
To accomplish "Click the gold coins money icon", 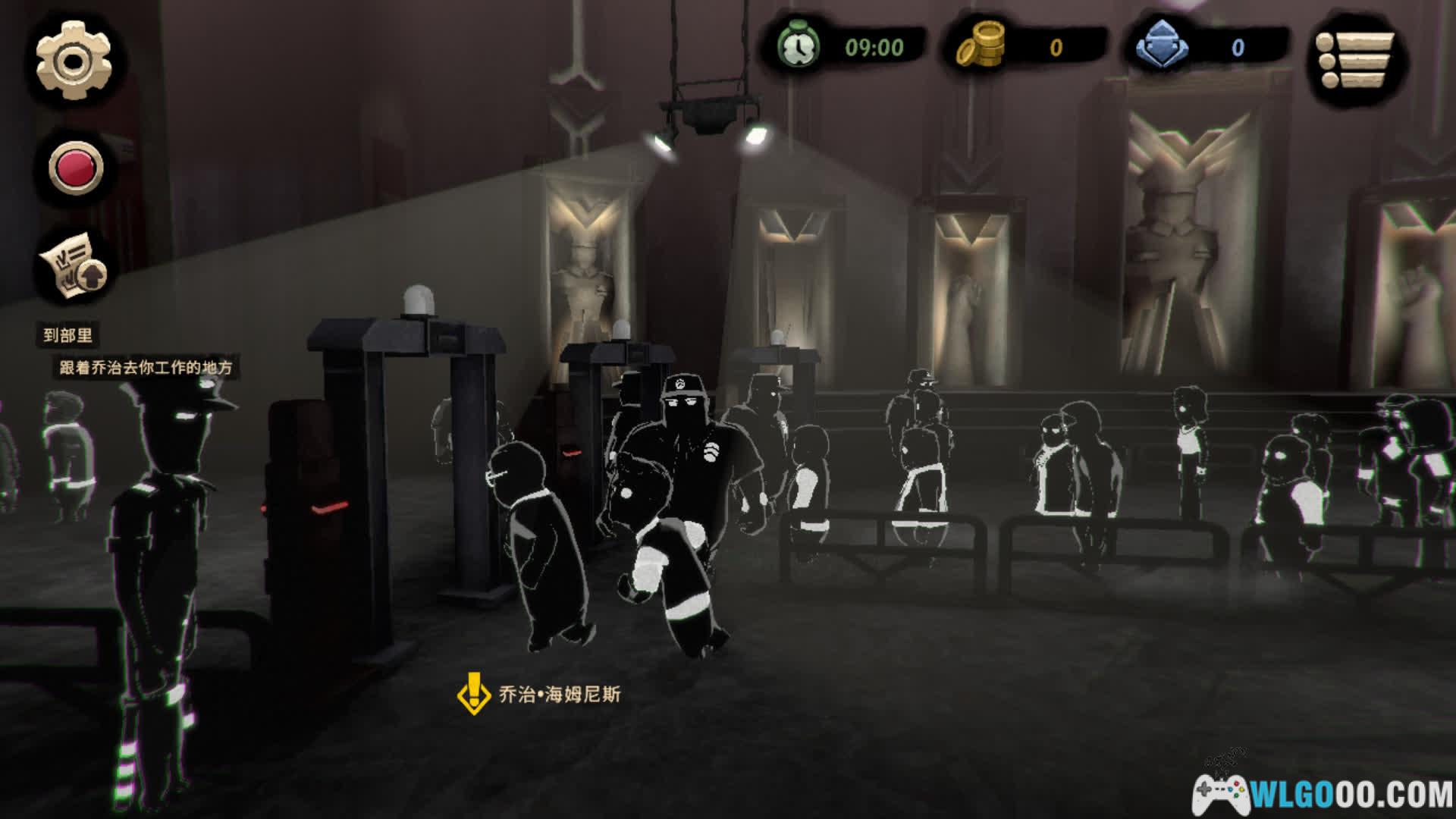I will pos(979,45).
